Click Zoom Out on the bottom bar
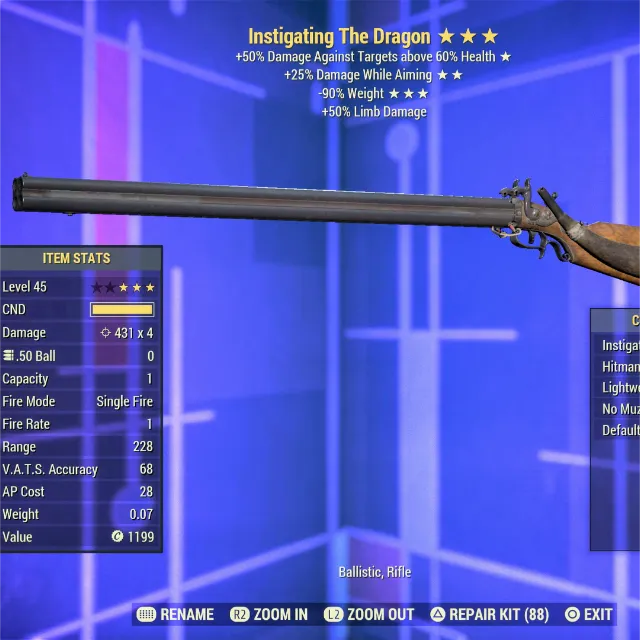 click(369, 614)
